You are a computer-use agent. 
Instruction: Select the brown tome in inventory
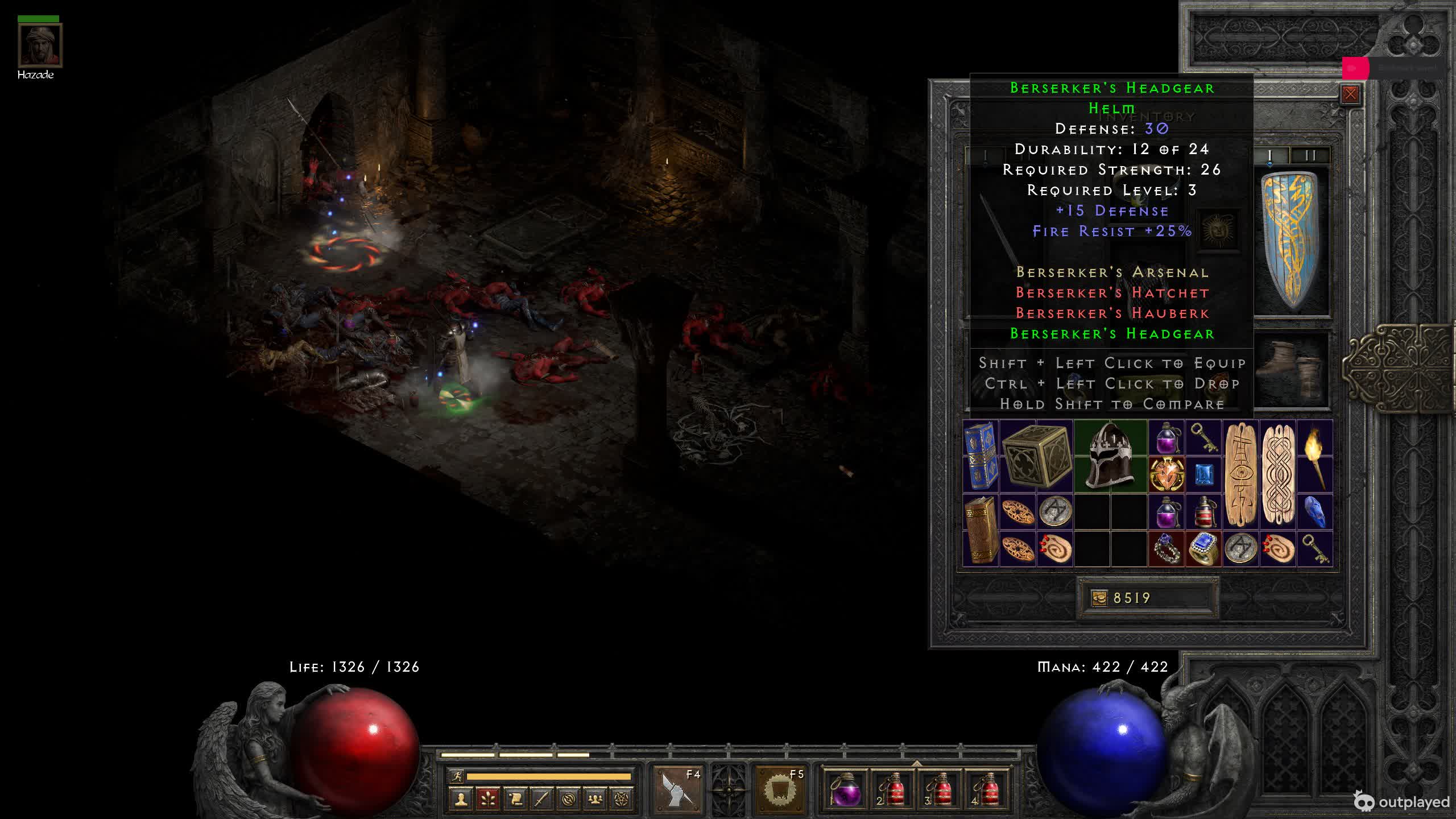click(x=981, y=530)
